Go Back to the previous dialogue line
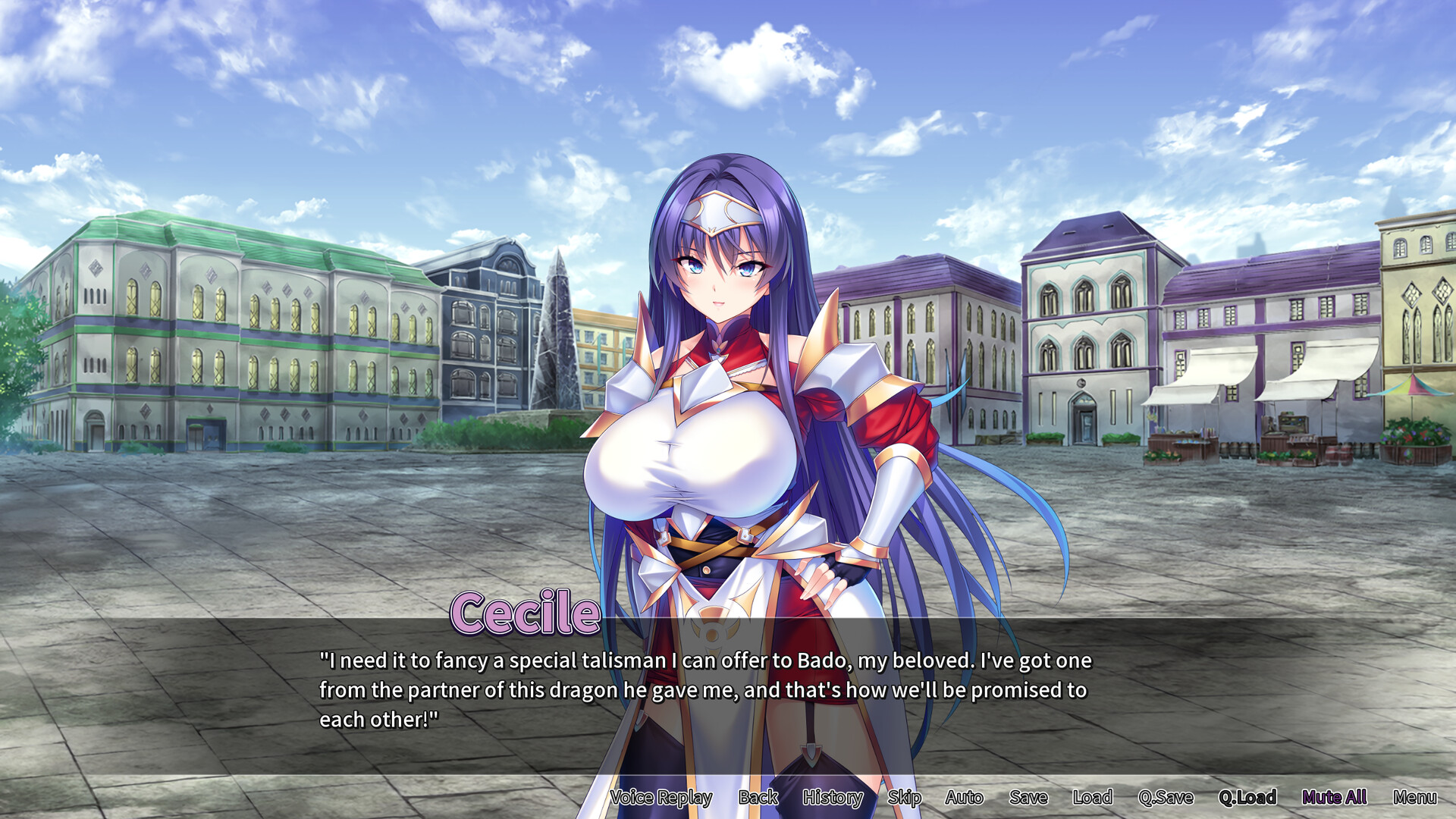Screen dimensions: 1456x819 pos(758,798)
